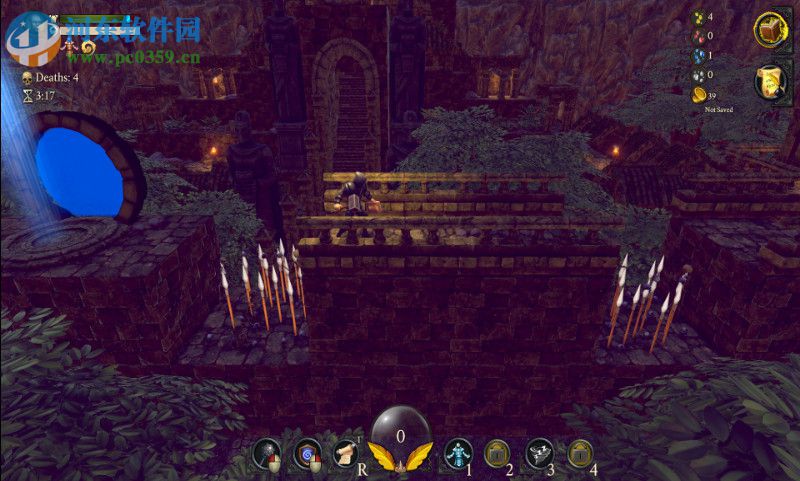Select the locked ability slot numbered 4
Image resolution: width=800 pixels, height=481 pixels.
pyautogui.click(x=581, y=453)
